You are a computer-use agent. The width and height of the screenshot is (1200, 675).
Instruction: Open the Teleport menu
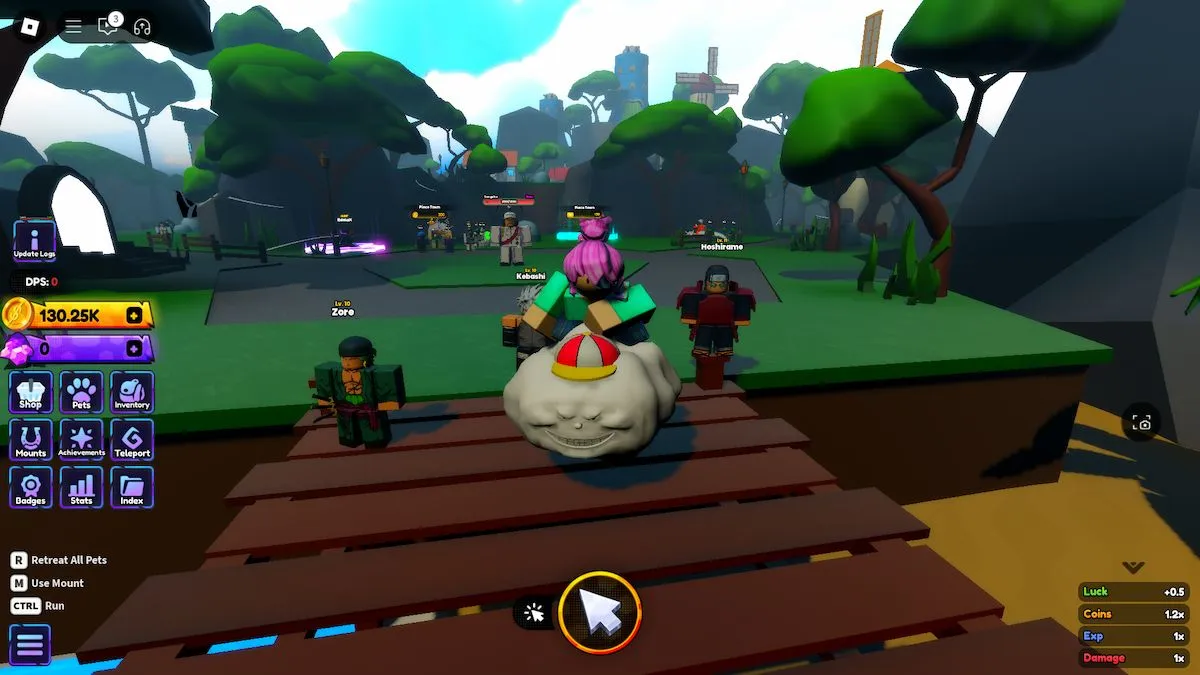(132, 440)
